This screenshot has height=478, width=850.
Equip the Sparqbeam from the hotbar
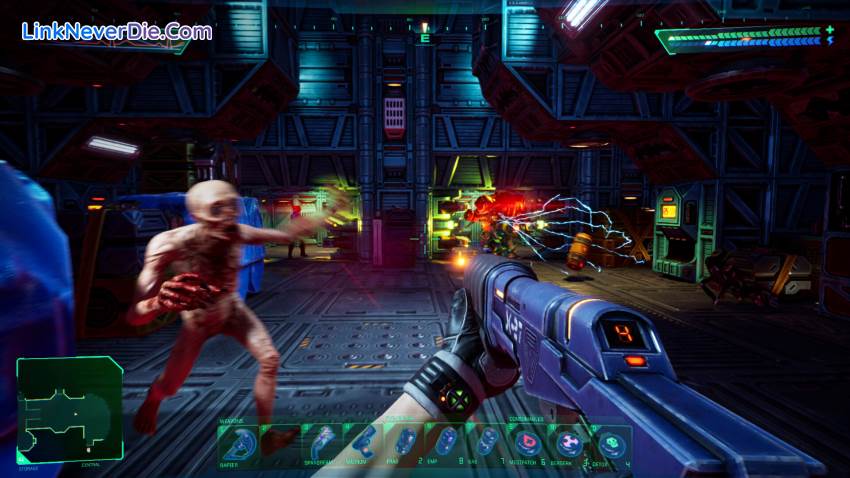coord(322,443)
